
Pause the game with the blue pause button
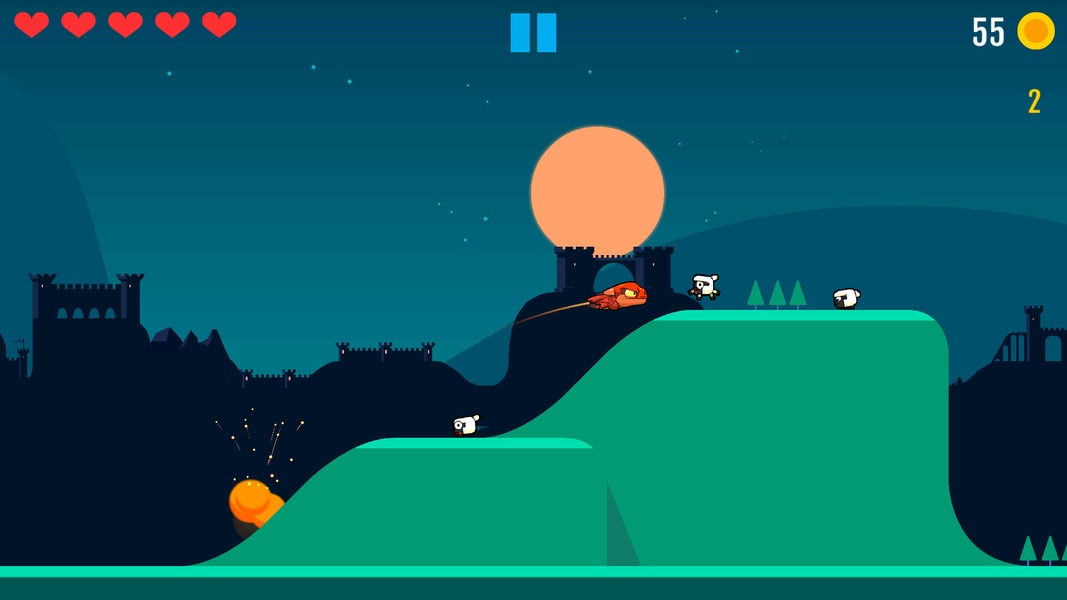click(x=533, y=33)
